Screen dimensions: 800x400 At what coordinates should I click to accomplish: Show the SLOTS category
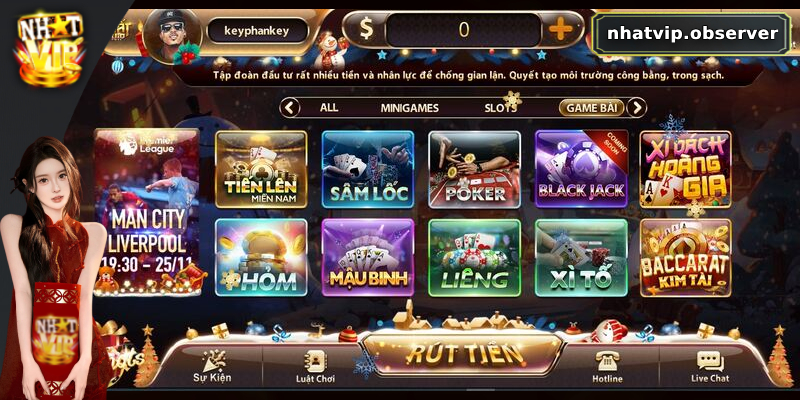pyautogui.click(x=501, y=107)
